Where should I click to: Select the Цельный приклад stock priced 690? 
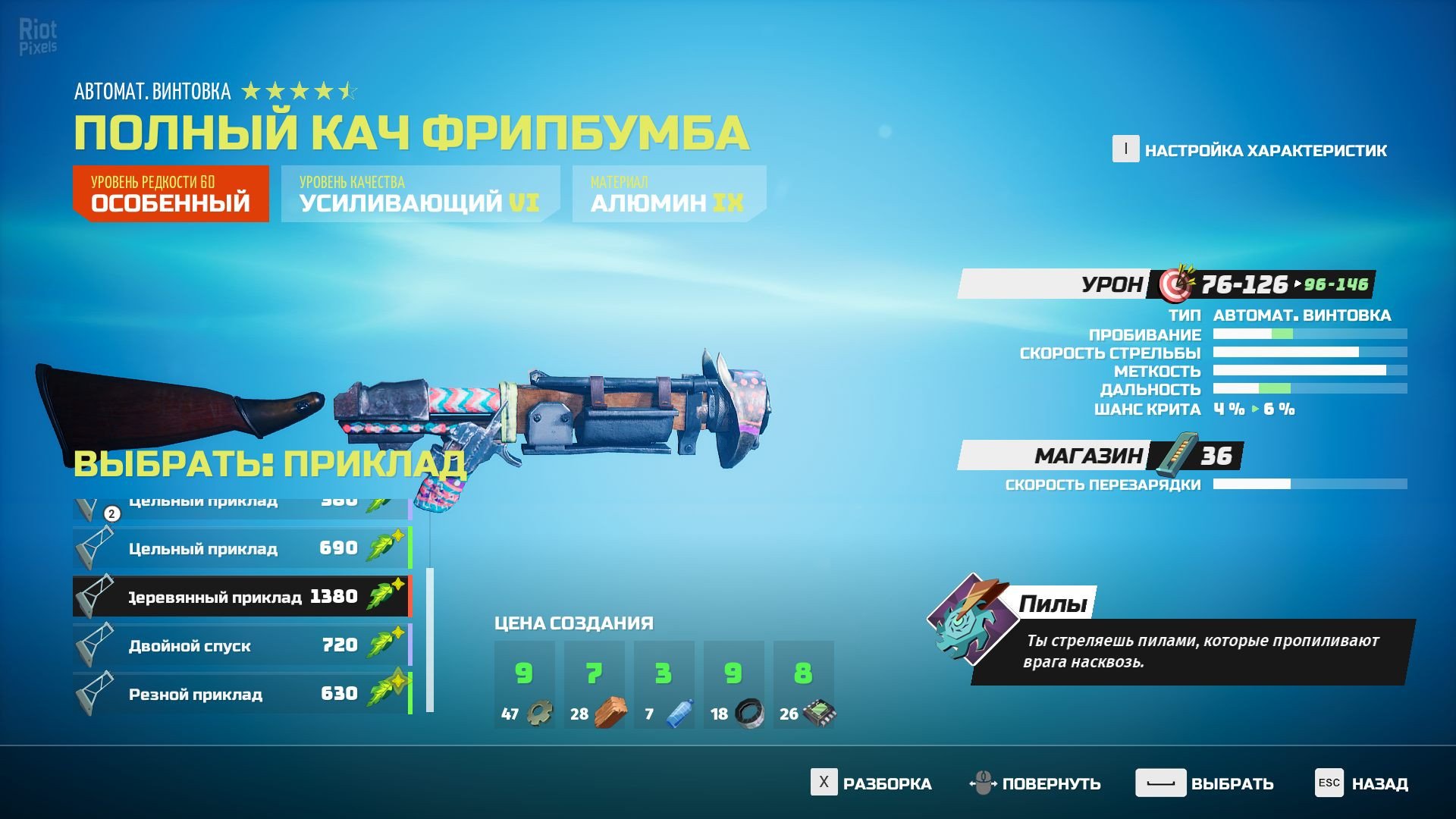pos(241,548)
